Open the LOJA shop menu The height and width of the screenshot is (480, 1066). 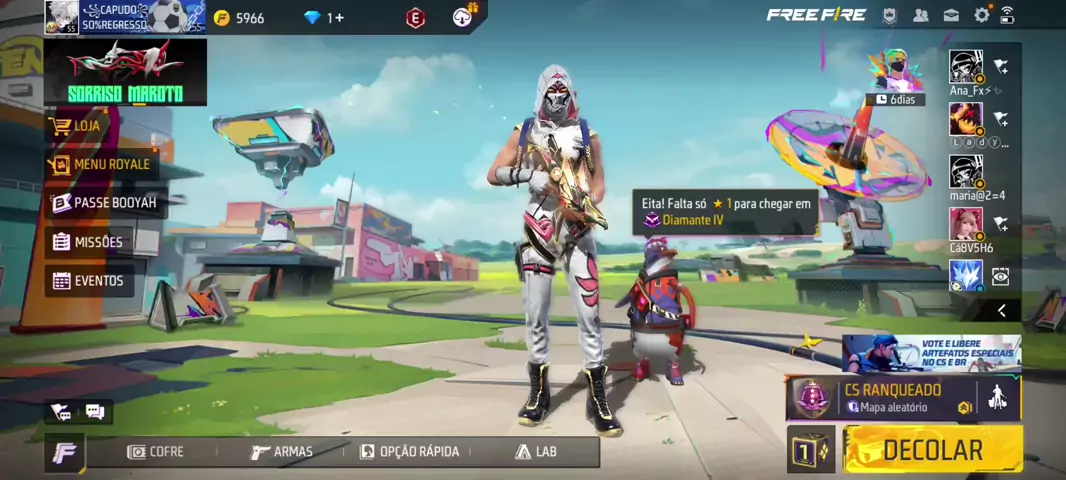click(x=87, y=126)
